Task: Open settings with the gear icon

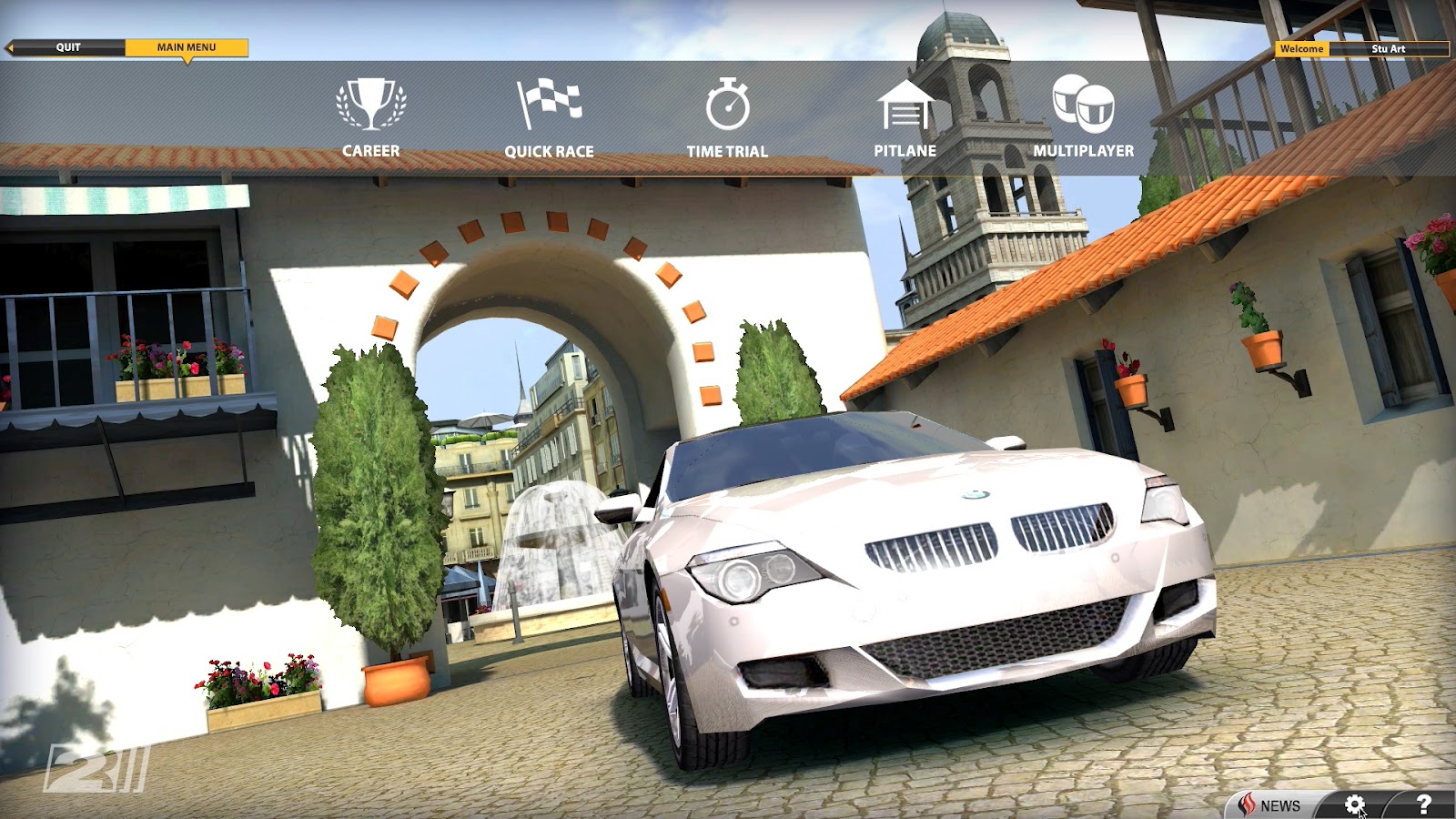Action: click(1356, 804)
